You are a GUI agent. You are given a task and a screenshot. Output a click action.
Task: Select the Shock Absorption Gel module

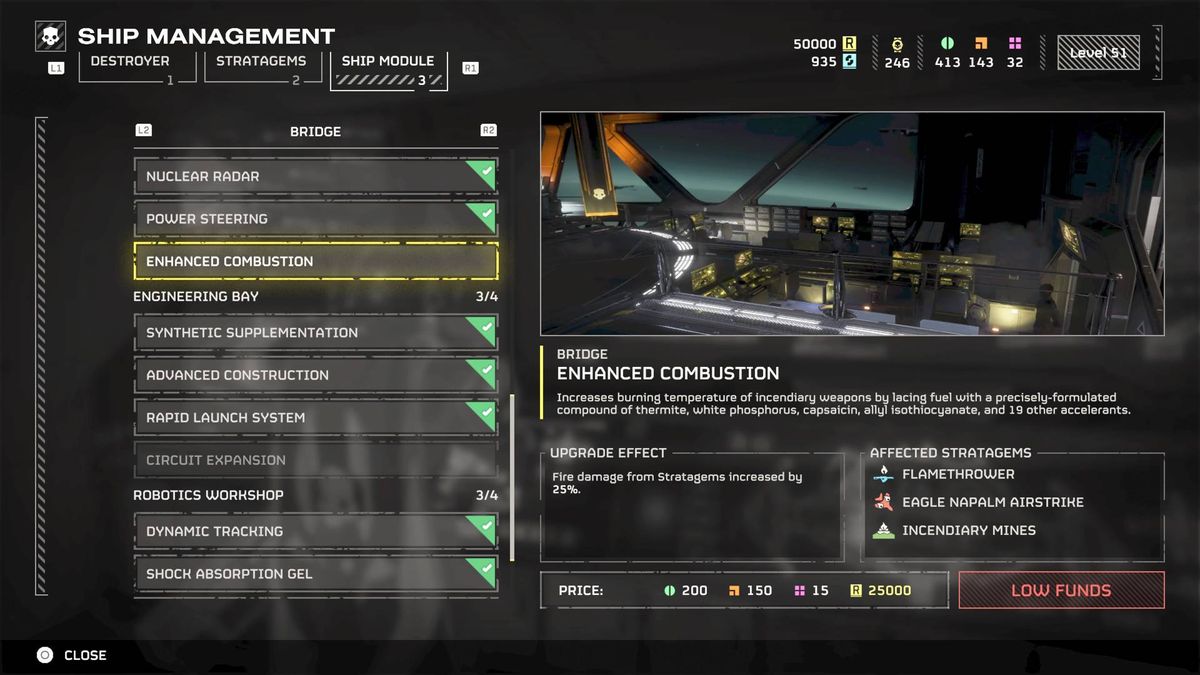pos(315,574)
